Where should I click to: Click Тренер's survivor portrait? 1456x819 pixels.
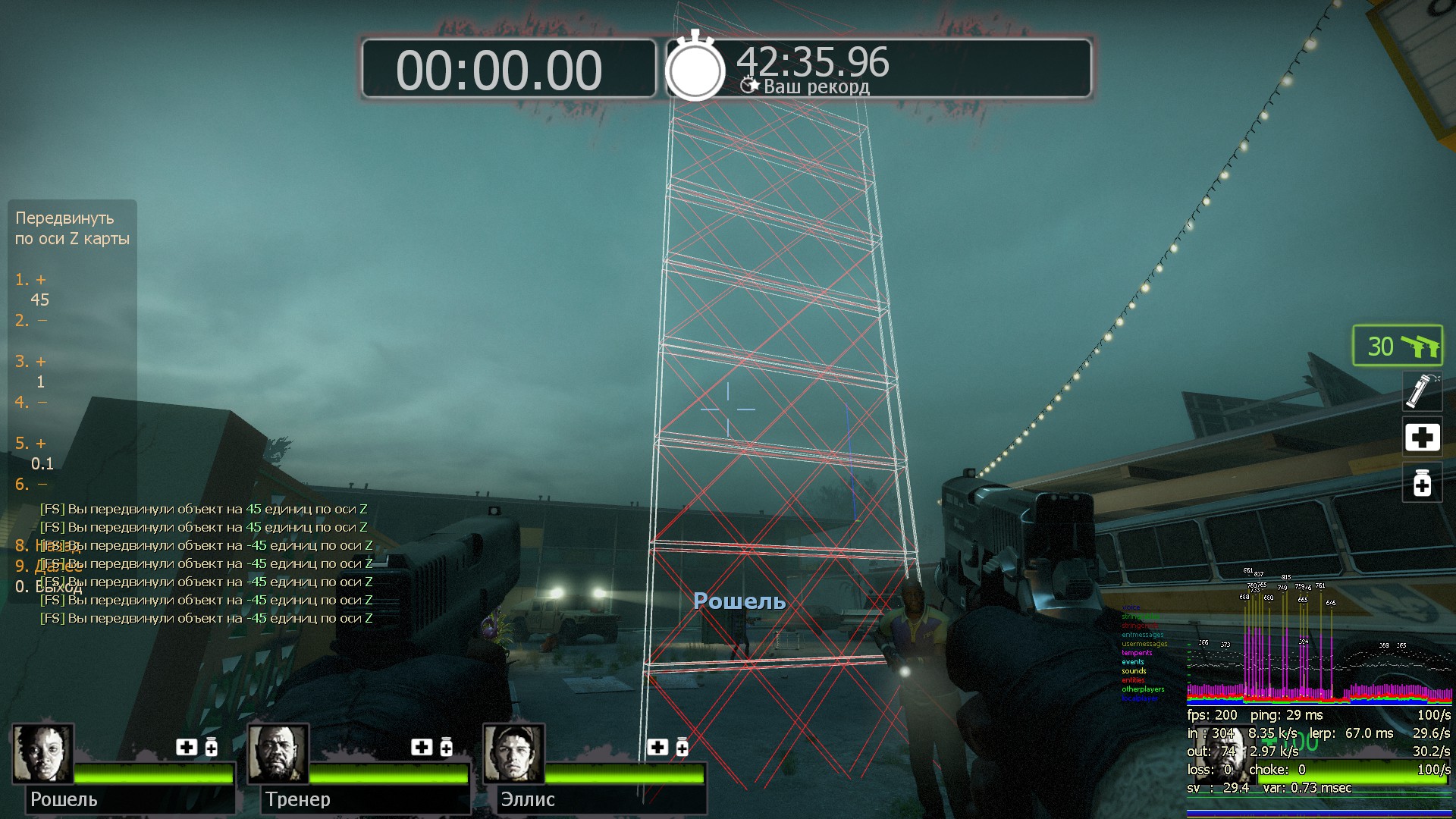[x=278, y=754]
